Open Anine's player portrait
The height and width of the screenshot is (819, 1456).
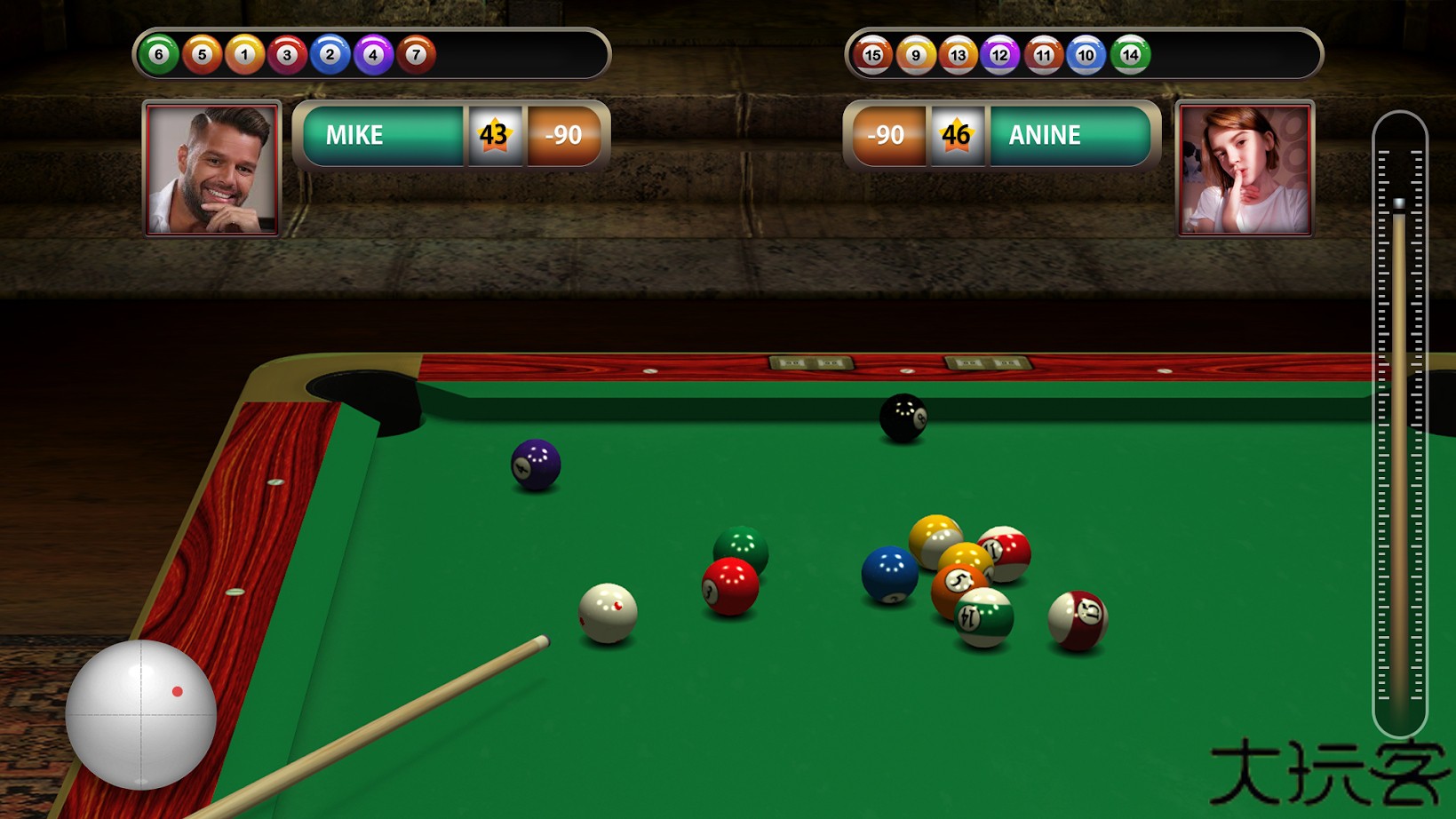click(x=1244, y=169)
